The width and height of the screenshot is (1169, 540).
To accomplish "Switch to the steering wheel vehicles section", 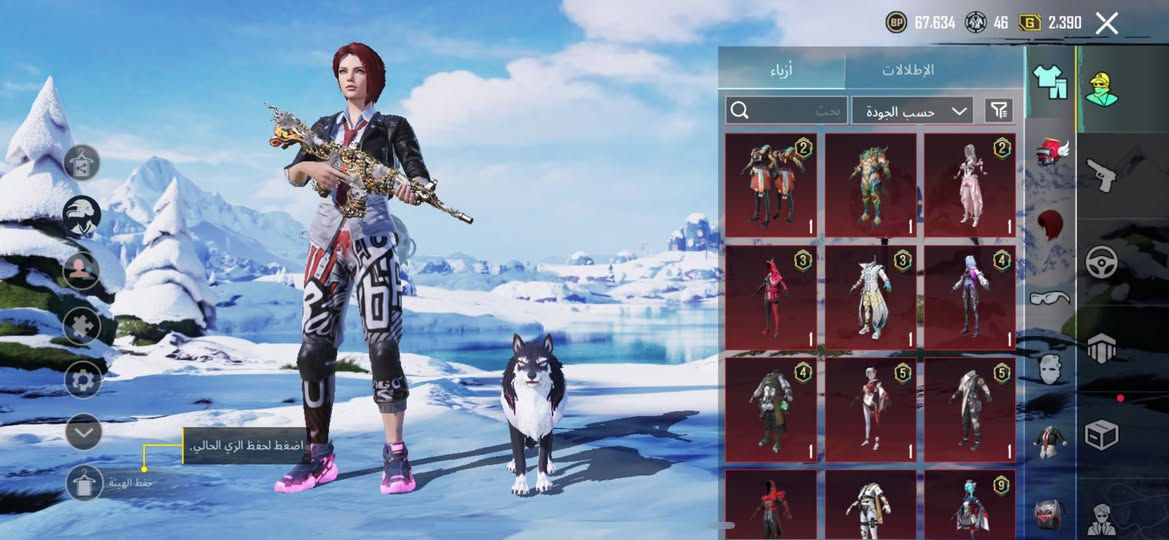I will click(1102, 262).
